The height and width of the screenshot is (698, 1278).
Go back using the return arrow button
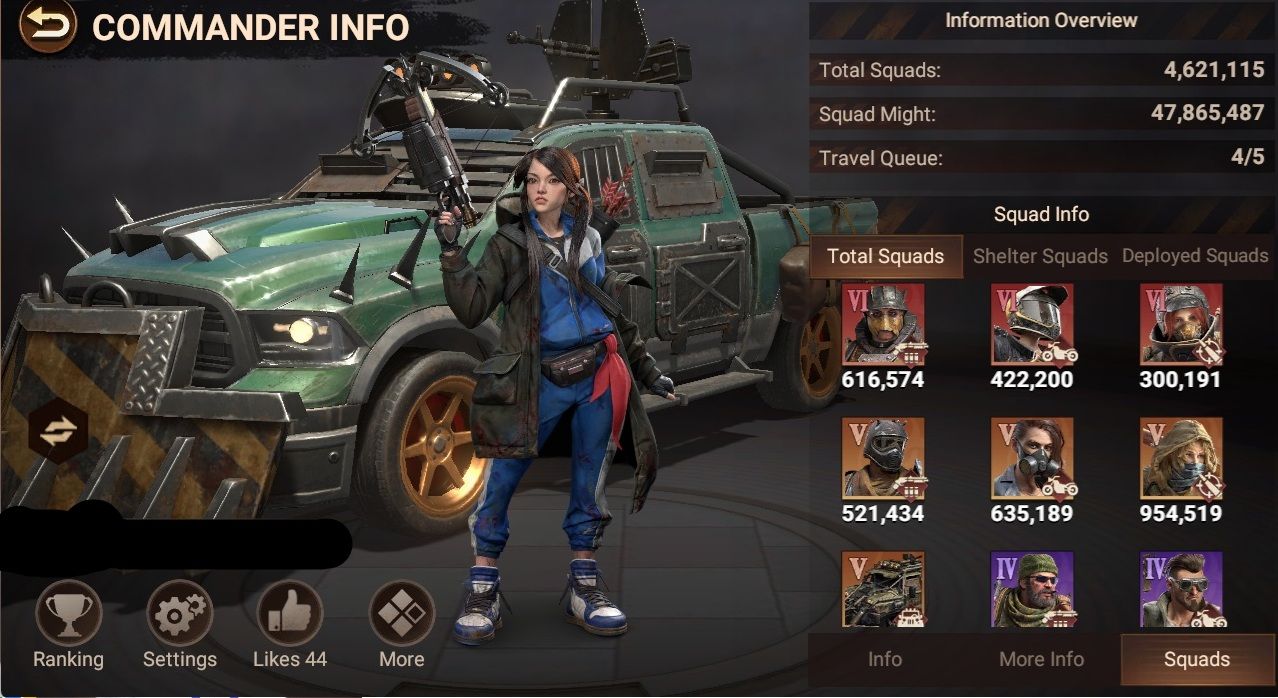click(x=46, y=27)
